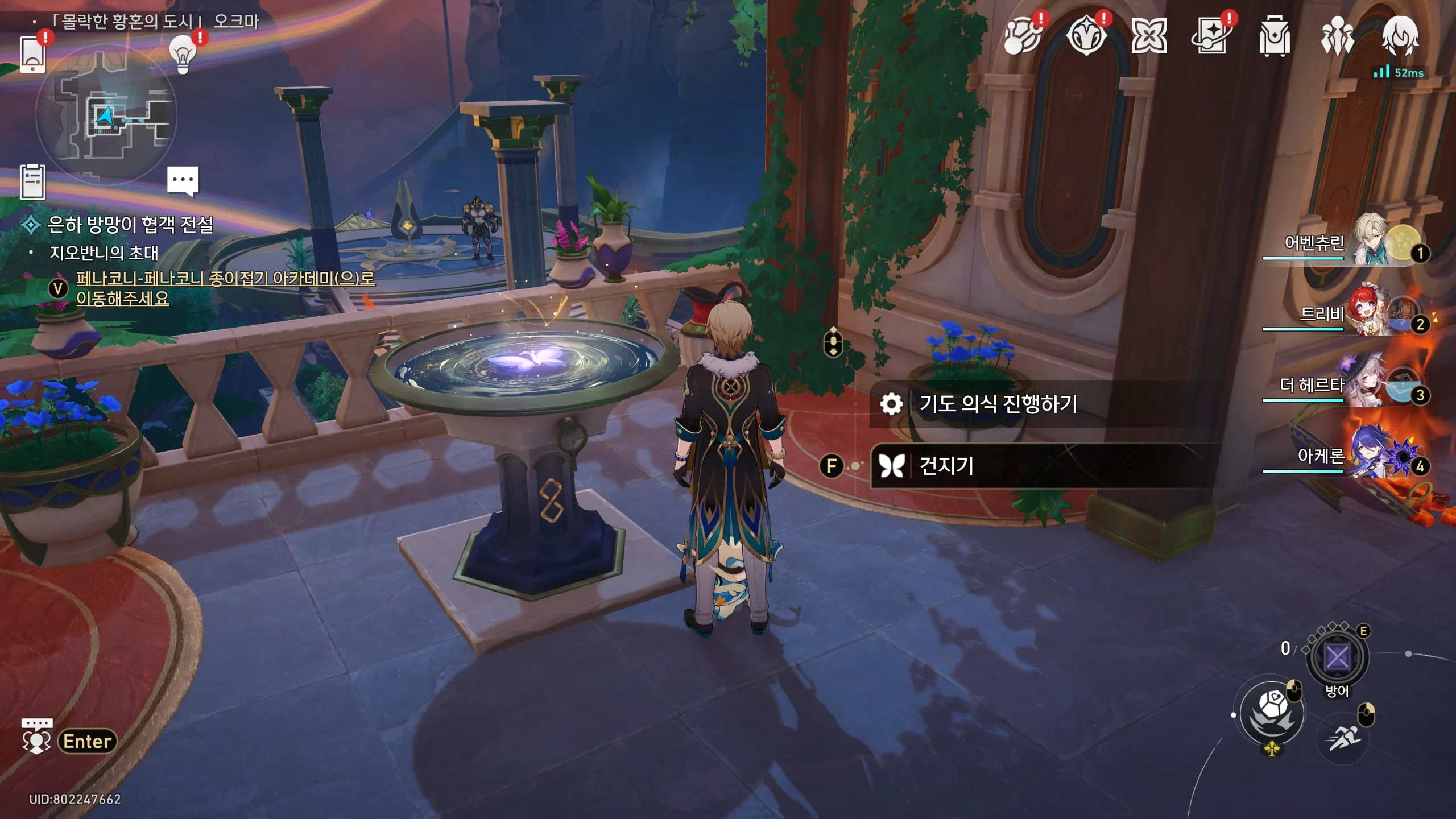Open the lightbulb tutorial tips
This screenshot has width=1456, height=819.
183,54
